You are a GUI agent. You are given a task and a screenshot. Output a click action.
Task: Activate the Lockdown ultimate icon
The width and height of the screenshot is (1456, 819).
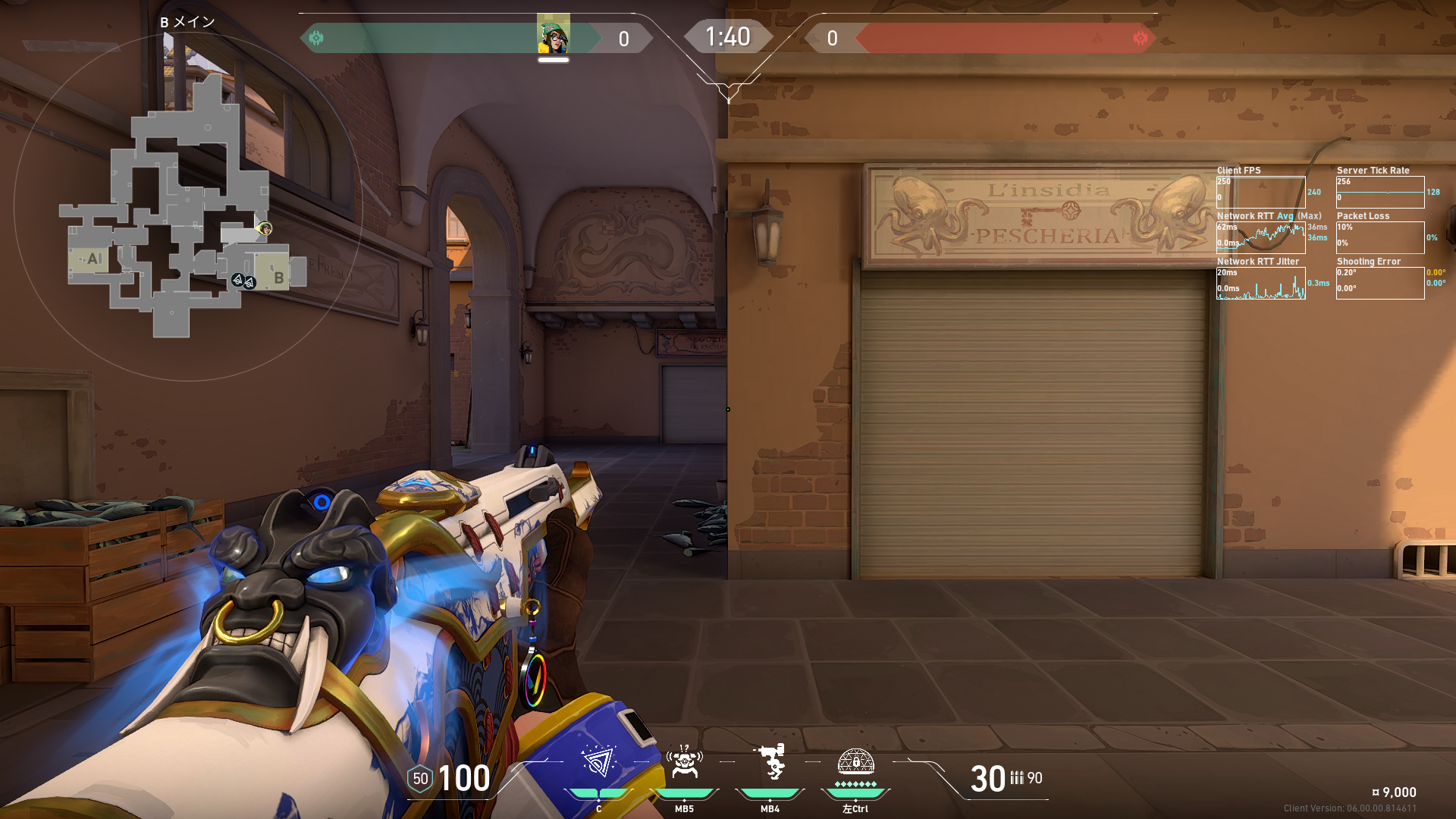(x=855, y=762)
